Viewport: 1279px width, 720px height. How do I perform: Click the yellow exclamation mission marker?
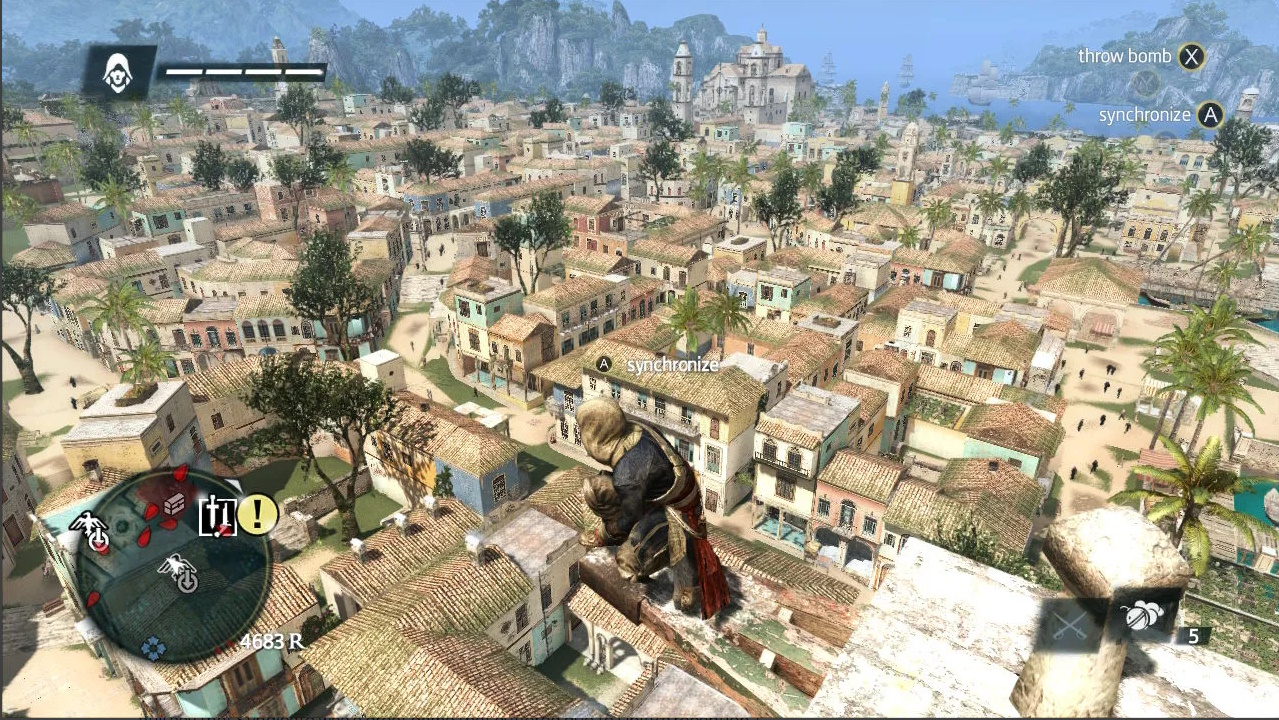point(257,515)
